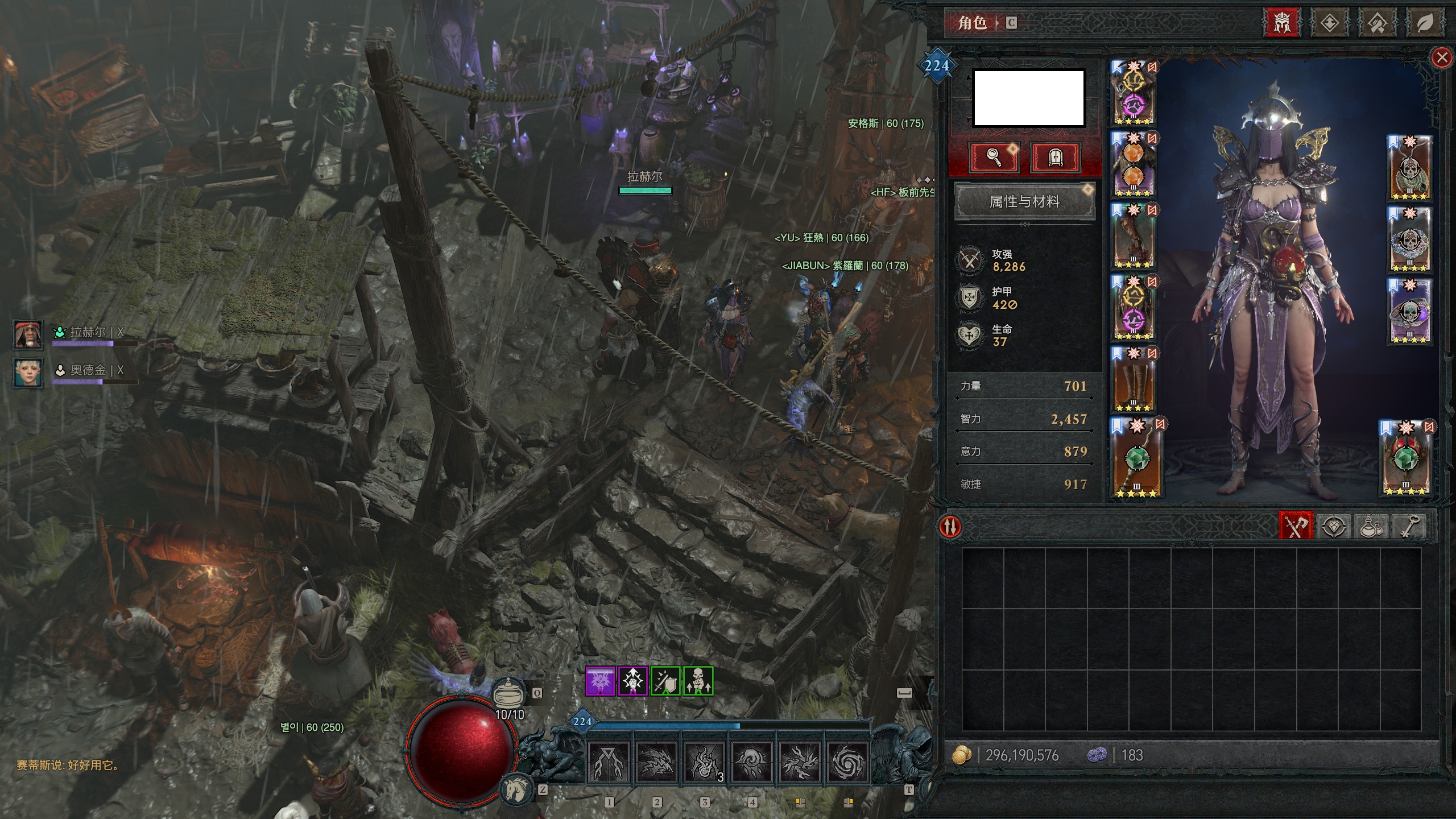
Task: Activate the swirling vortex skill
Action: click(847, 762)
